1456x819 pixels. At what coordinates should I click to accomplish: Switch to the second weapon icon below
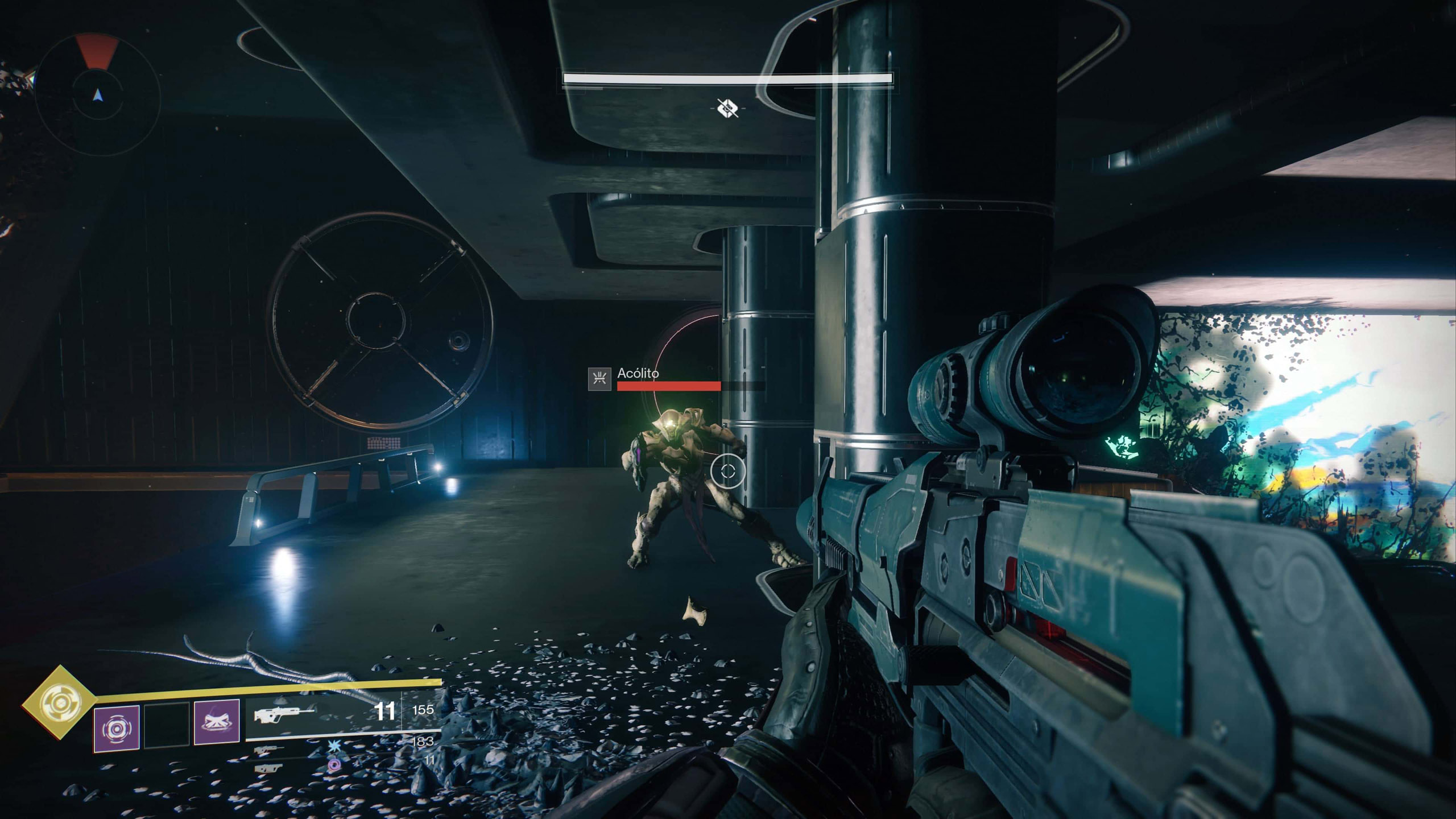[268, 750]
